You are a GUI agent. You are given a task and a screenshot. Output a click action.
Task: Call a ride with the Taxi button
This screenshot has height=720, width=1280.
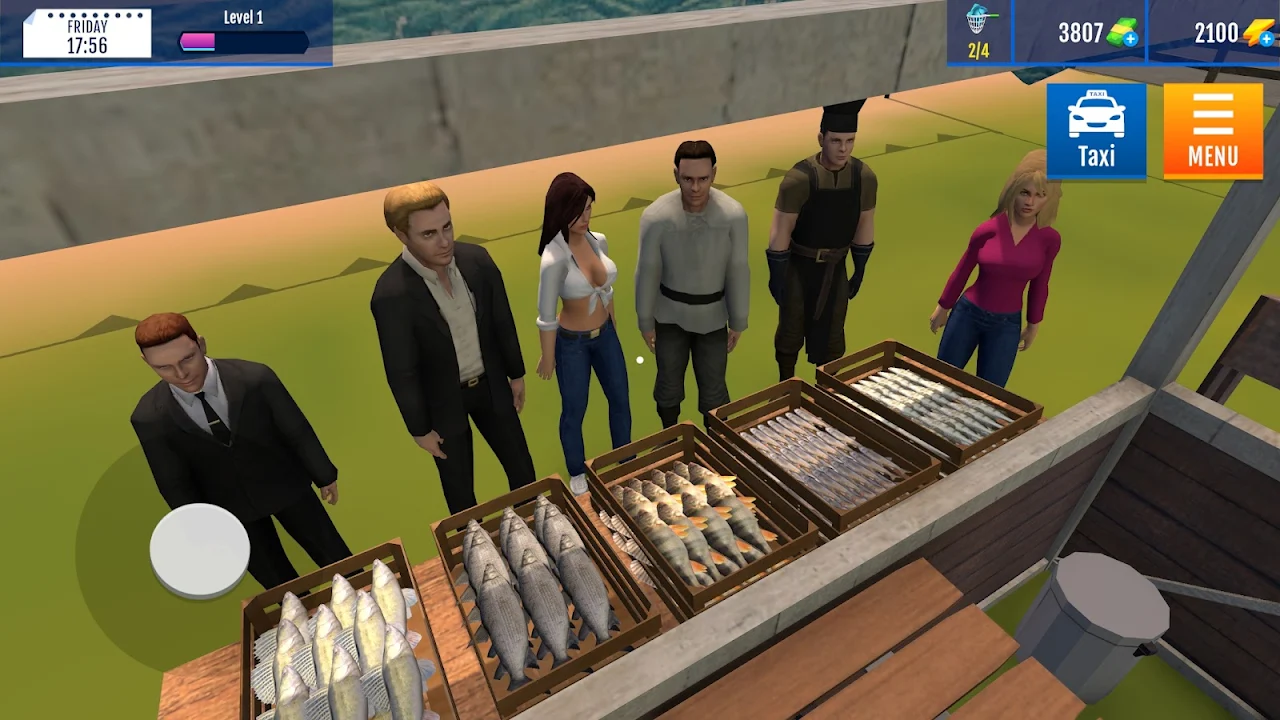point(1096,130)
